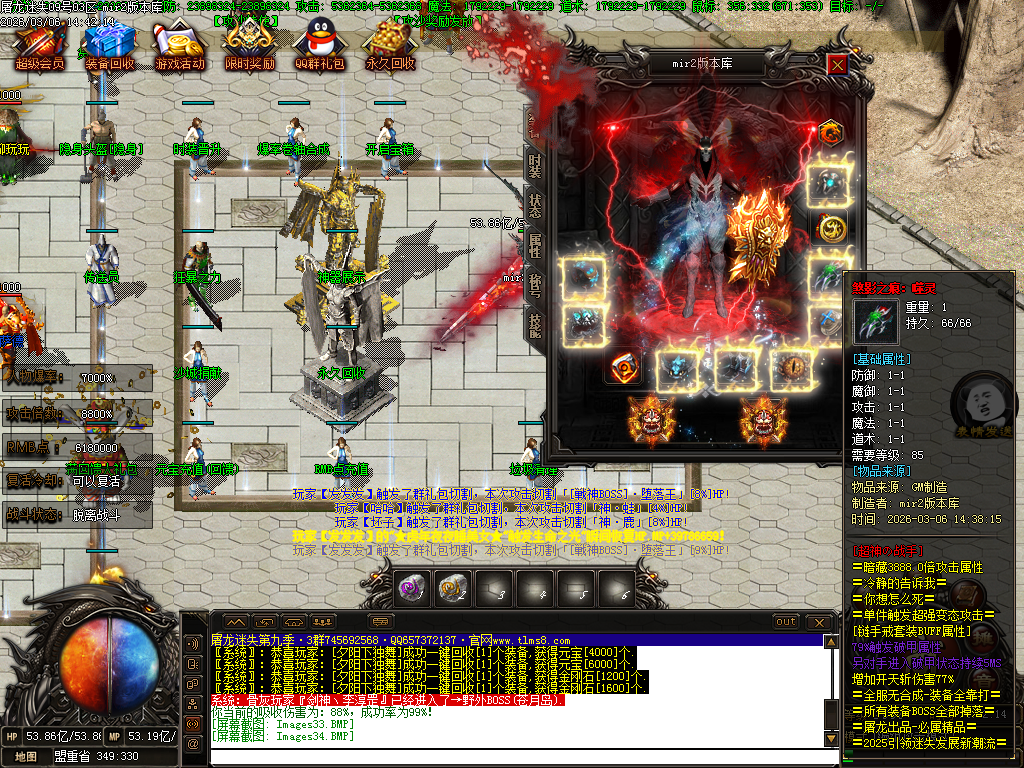Close the mir2版本库 character window
1024x768 pixels.
[837, 64]
